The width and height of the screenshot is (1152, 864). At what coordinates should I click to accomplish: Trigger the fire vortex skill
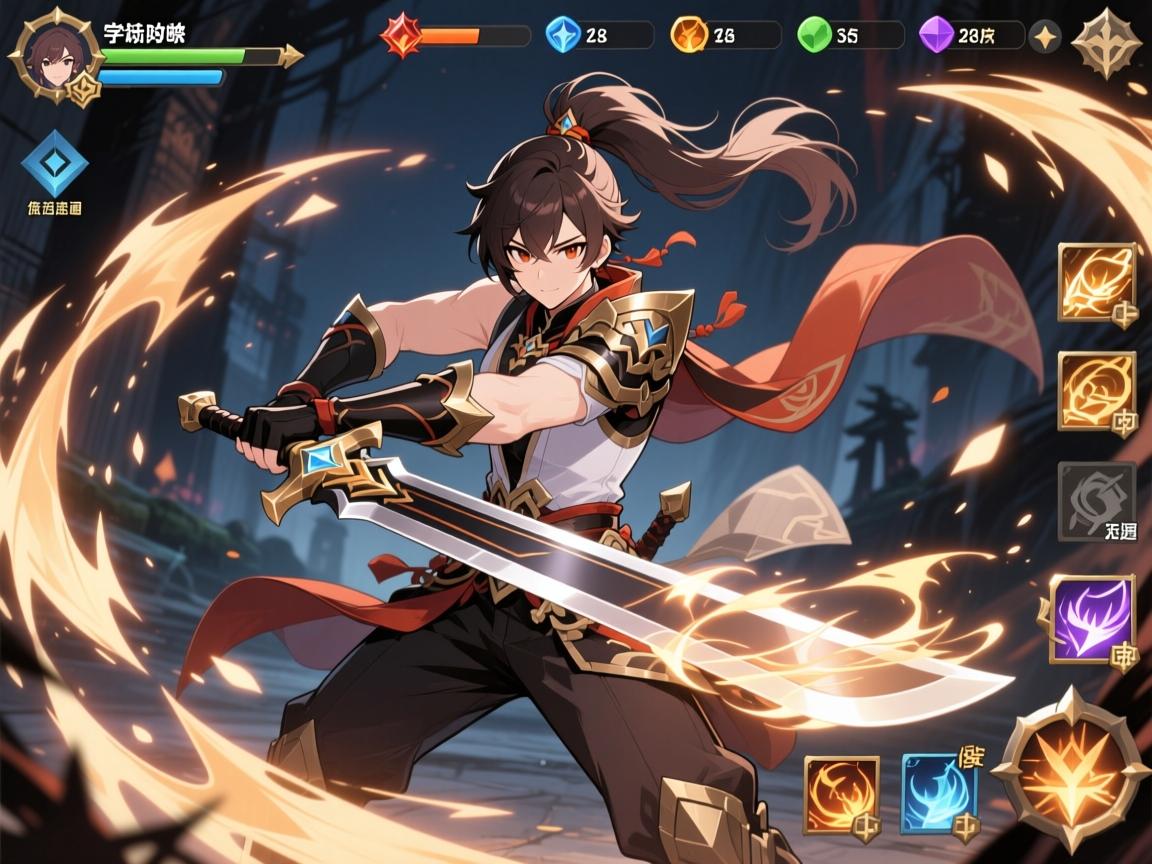pos(842,794)
